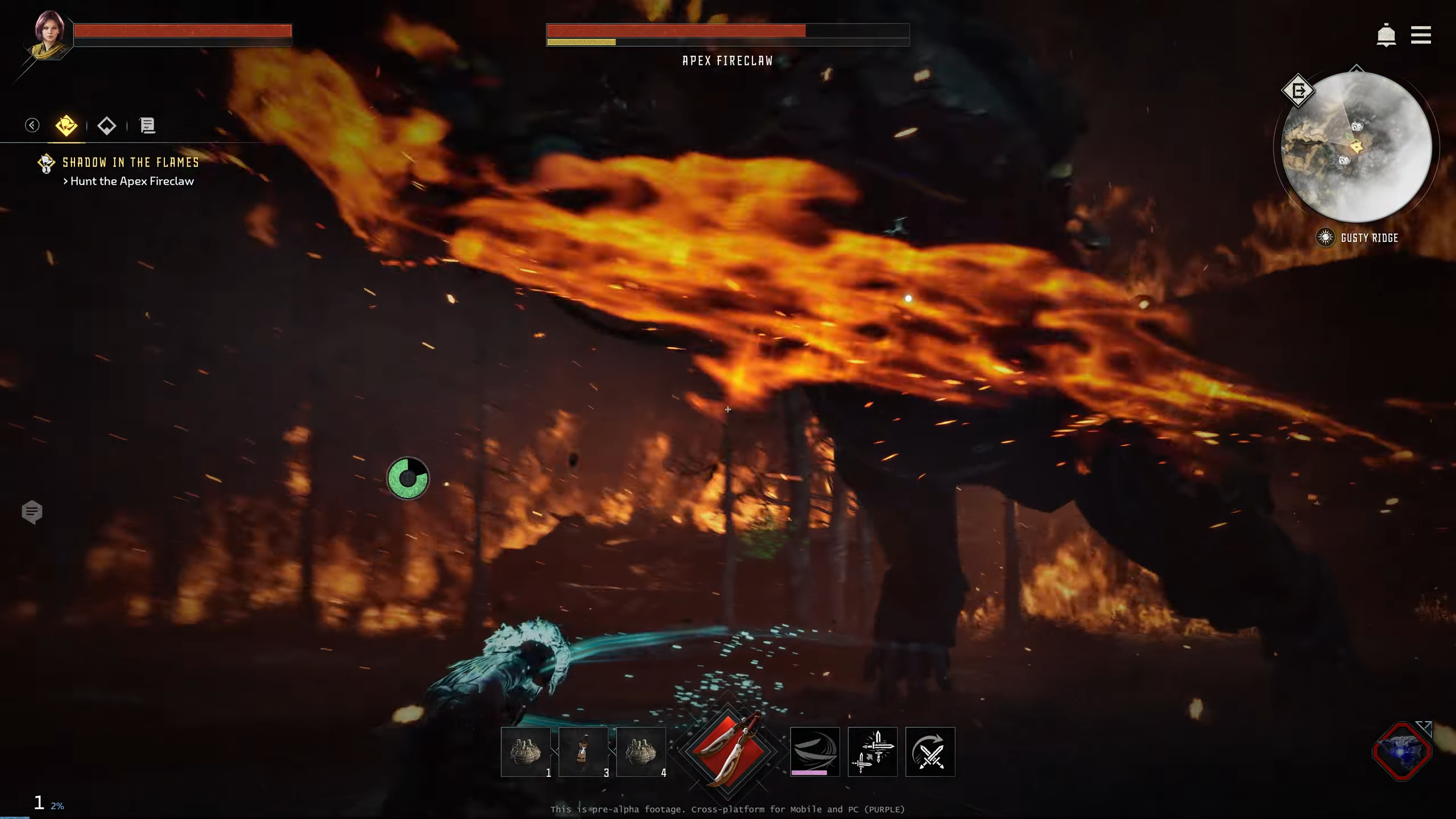Open the quest journal scroll icon

pyautogui.click(x=147, y=125)
